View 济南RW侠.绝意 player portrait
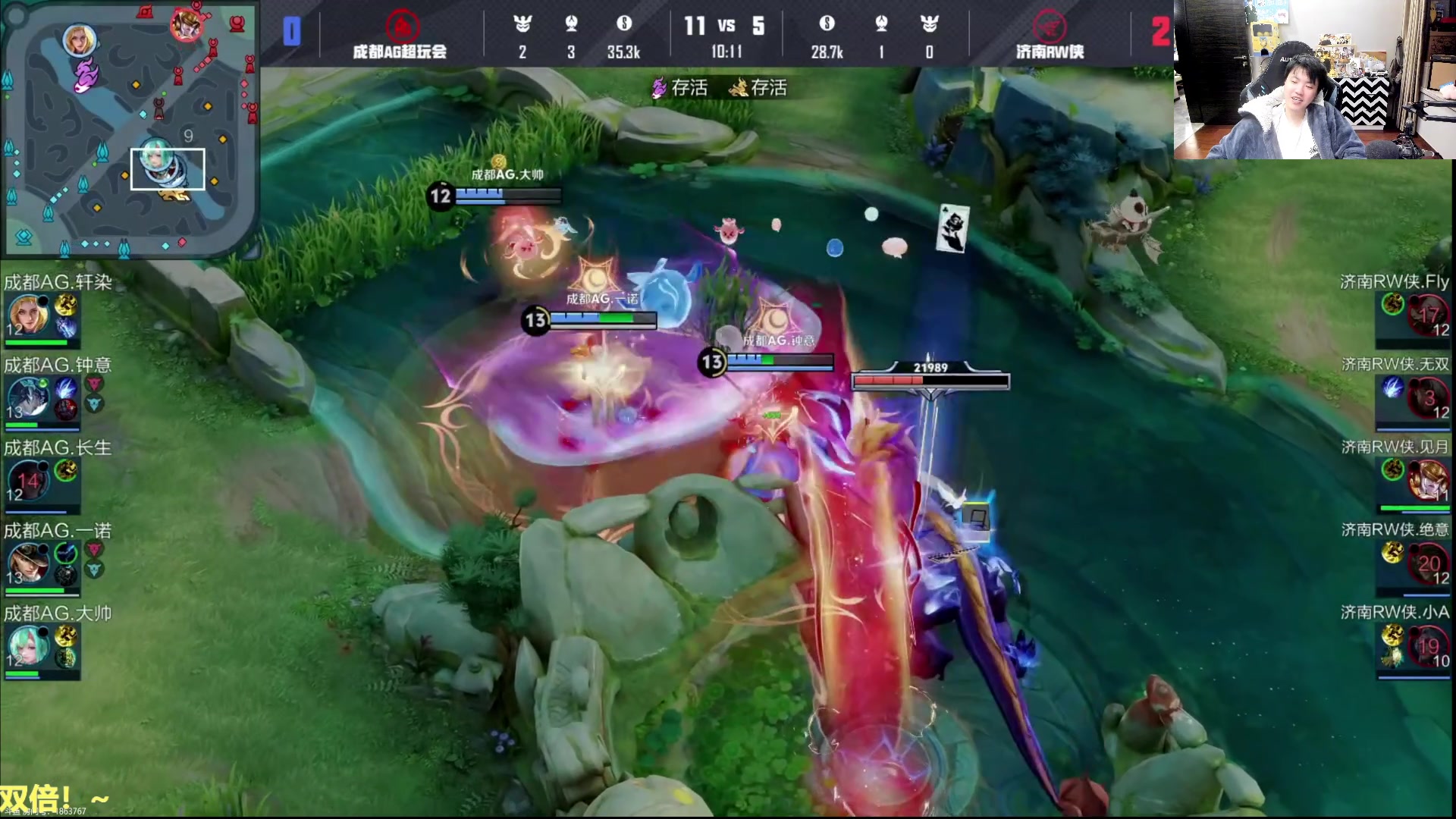 [1428, 563]
